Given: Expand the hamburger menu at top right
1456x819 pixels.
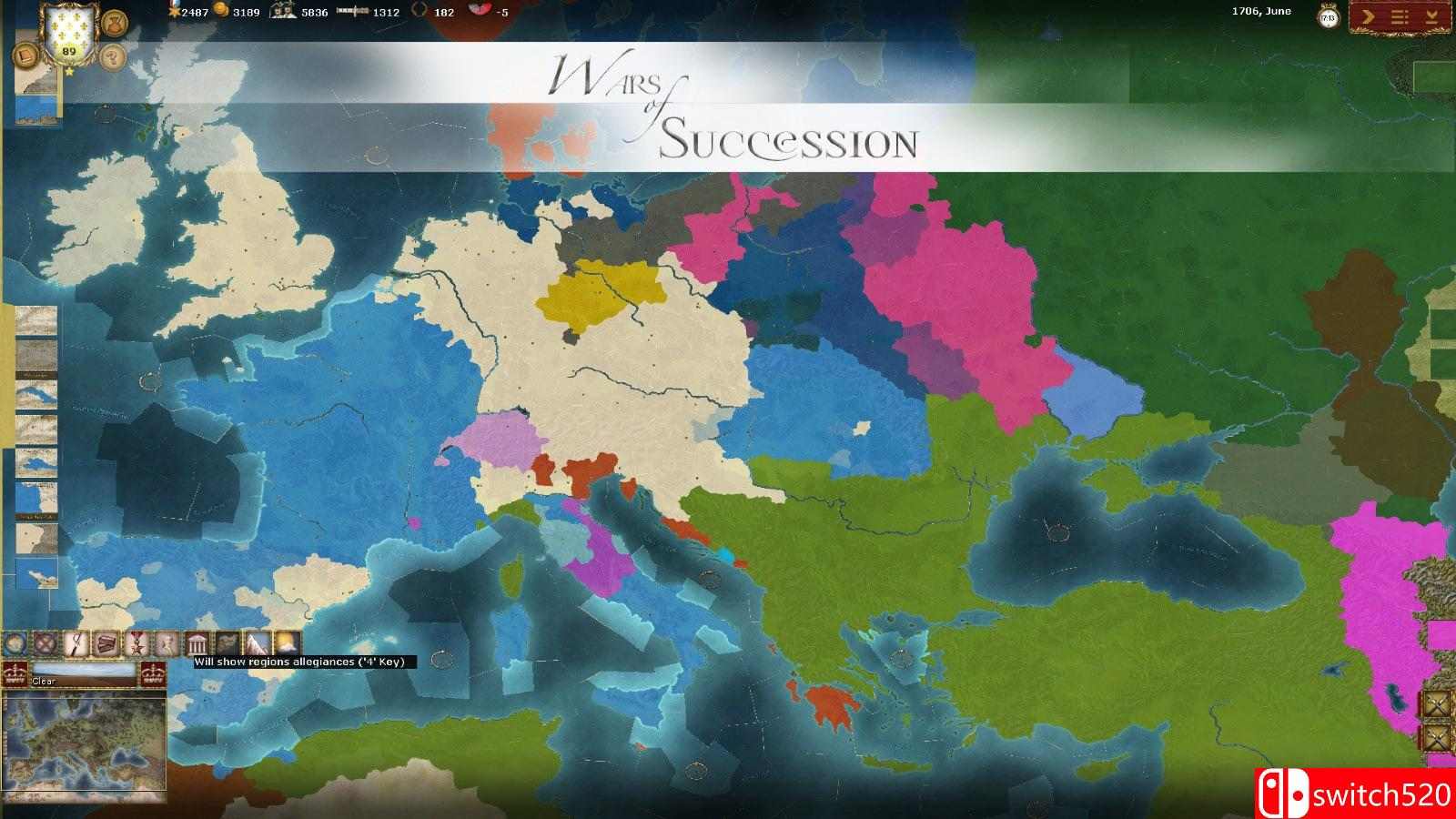Looking at the screenshot, I should point(1400,15).
